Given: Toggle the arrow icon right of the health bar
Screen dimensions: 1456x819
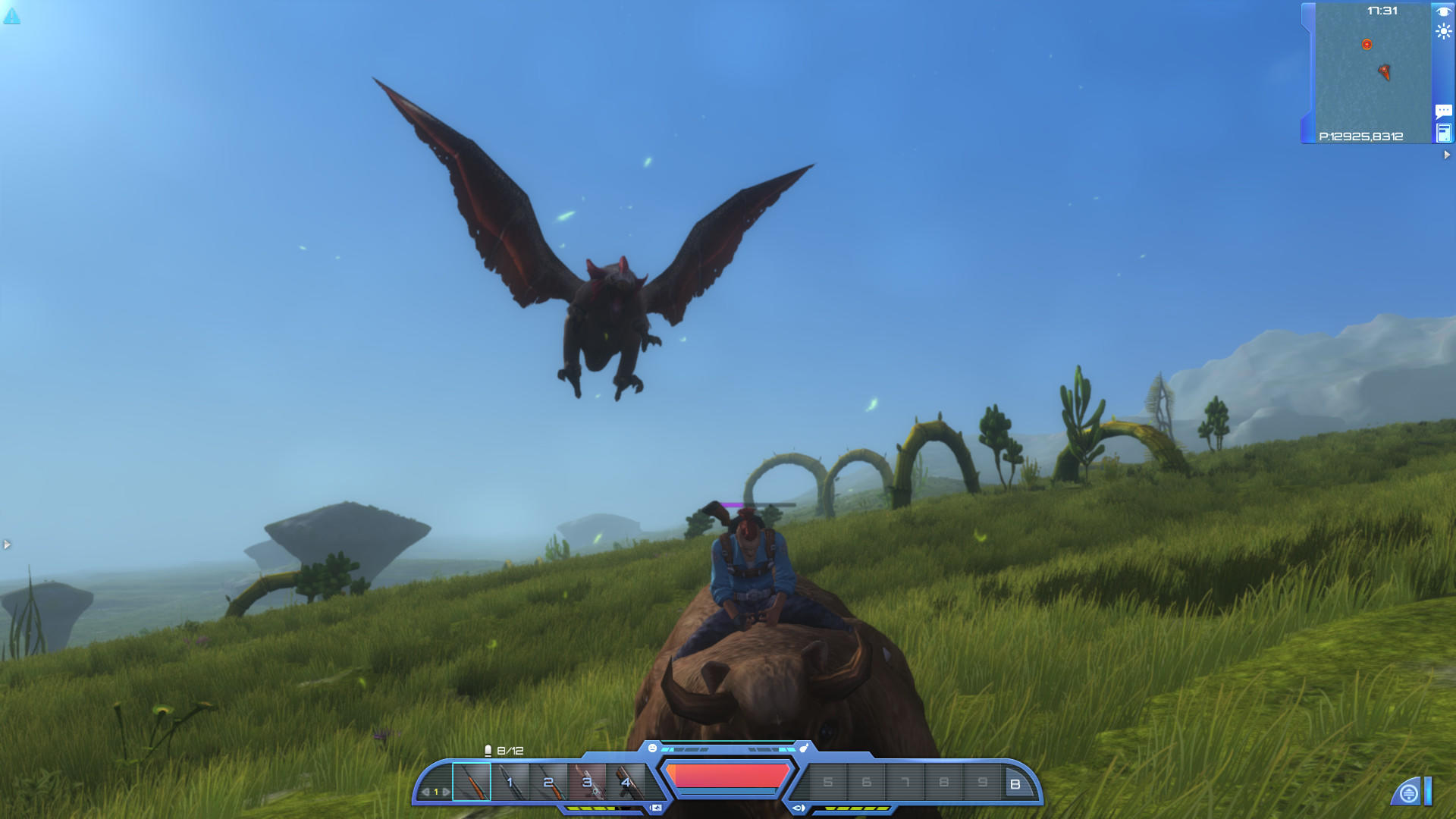Looking at the screenshot, I should (799, 807).
